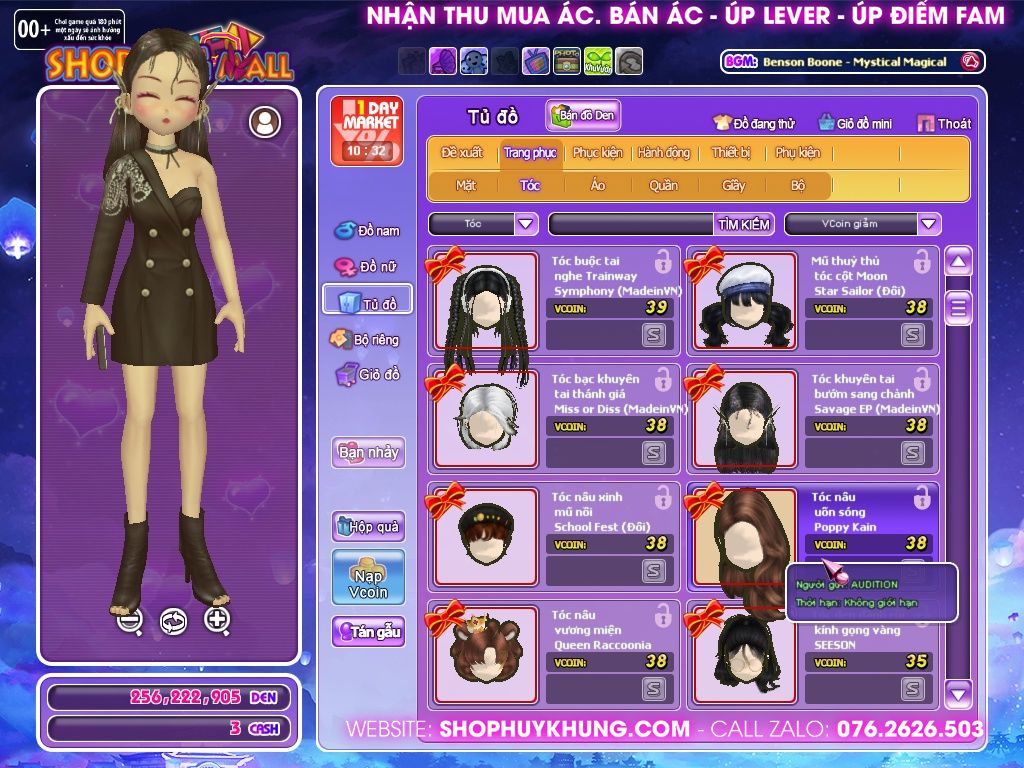This screenshot has width=1024, height=768.
Task: Click the TÌM KIẾM search button
Action: pos(743,224)
